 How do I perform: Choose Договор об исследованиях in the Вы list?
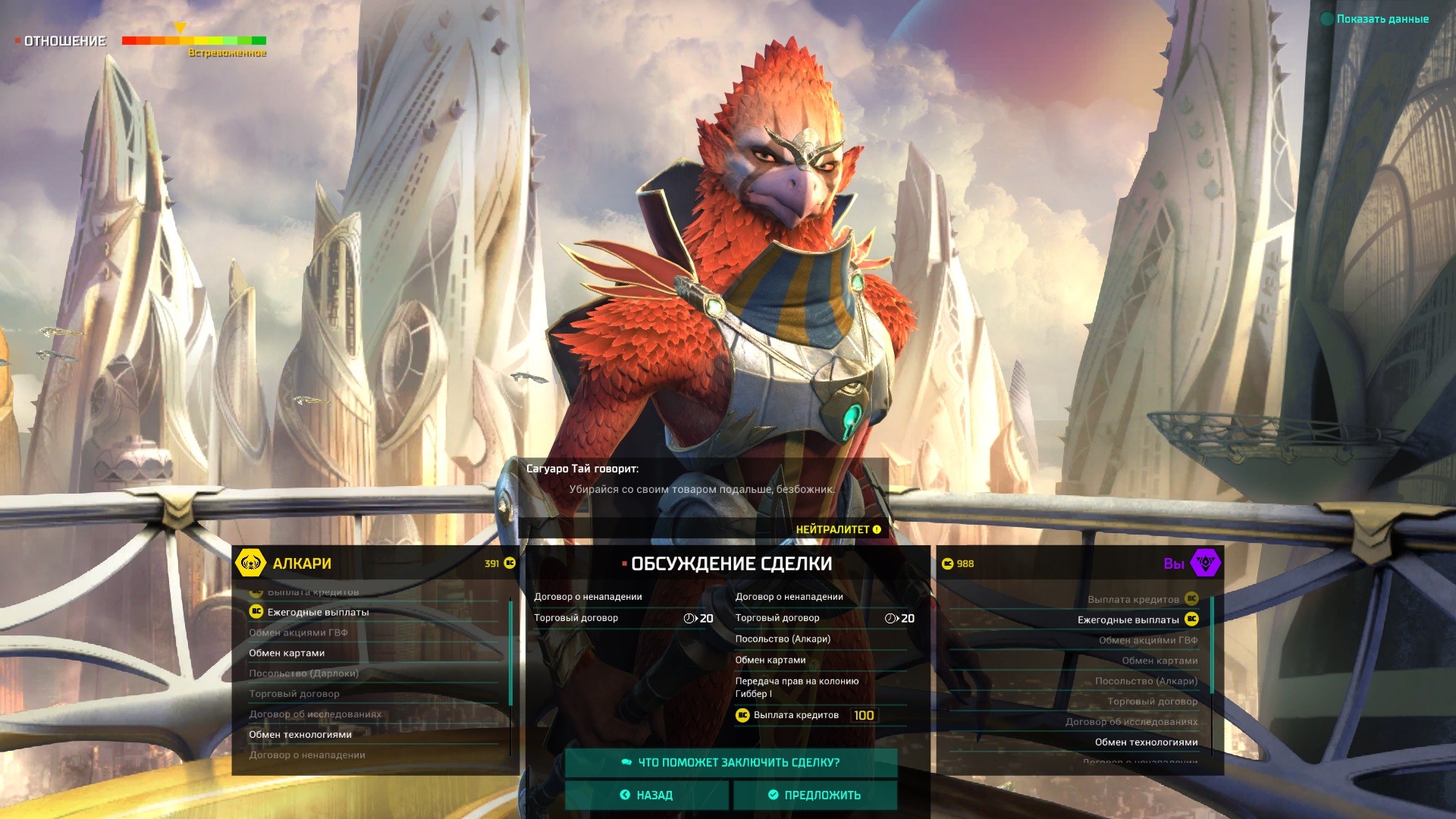coord(1131,722)
